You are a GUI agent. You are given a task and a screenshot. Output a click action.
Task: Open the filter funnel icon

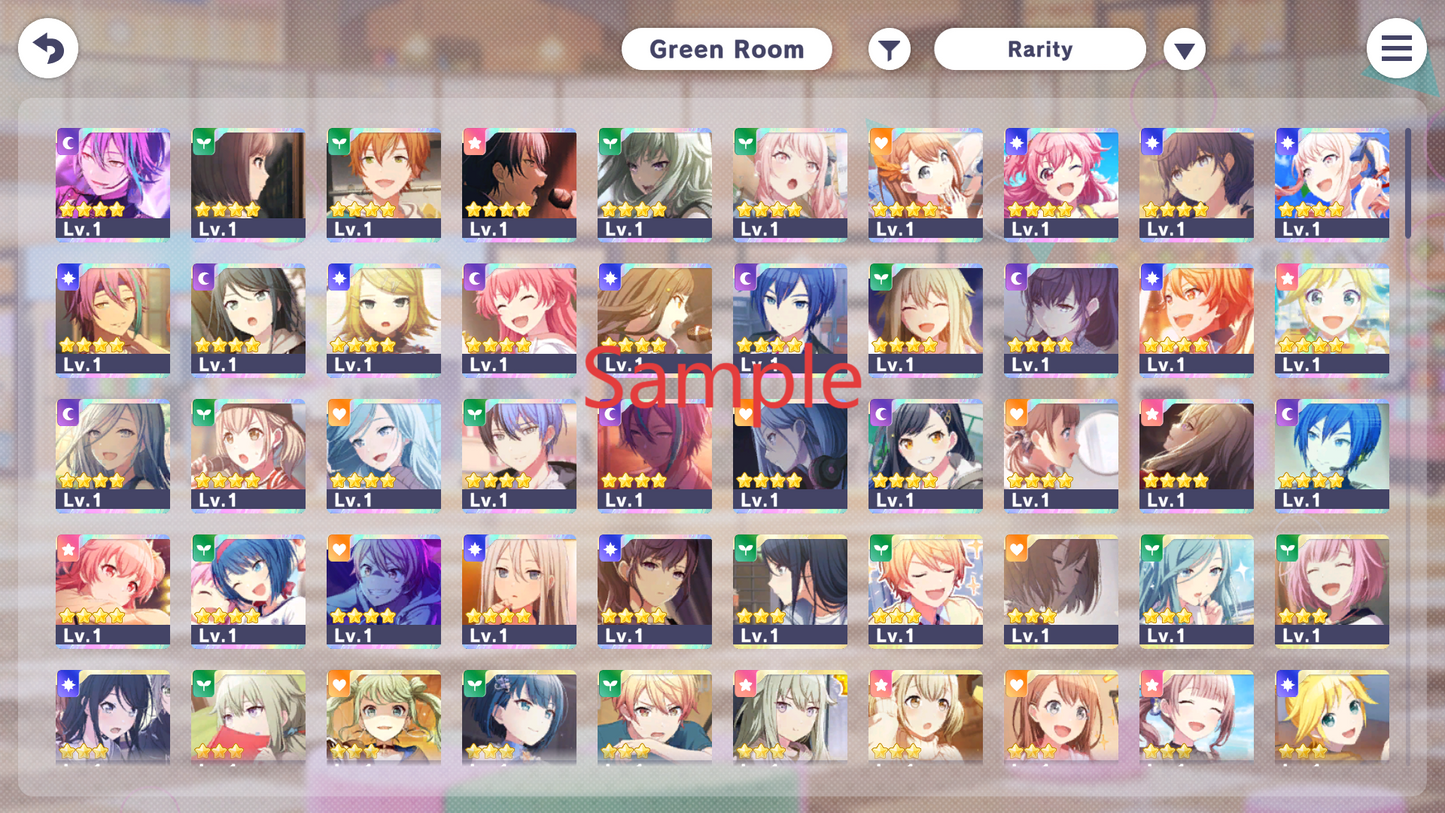pos(889,48)
